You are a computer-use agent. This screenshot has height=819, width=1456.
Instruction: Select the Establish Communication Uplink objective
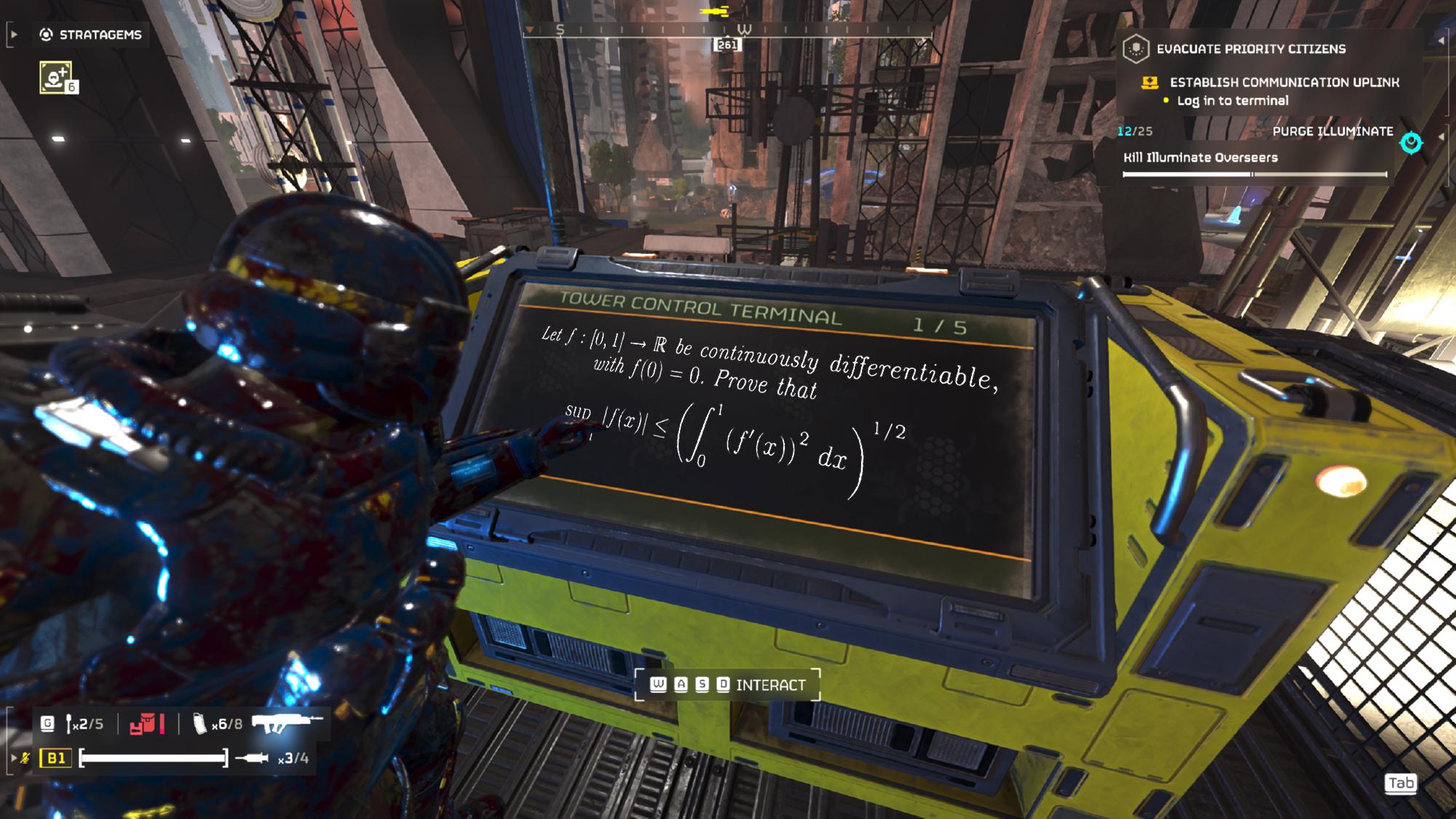[1283, 82]
